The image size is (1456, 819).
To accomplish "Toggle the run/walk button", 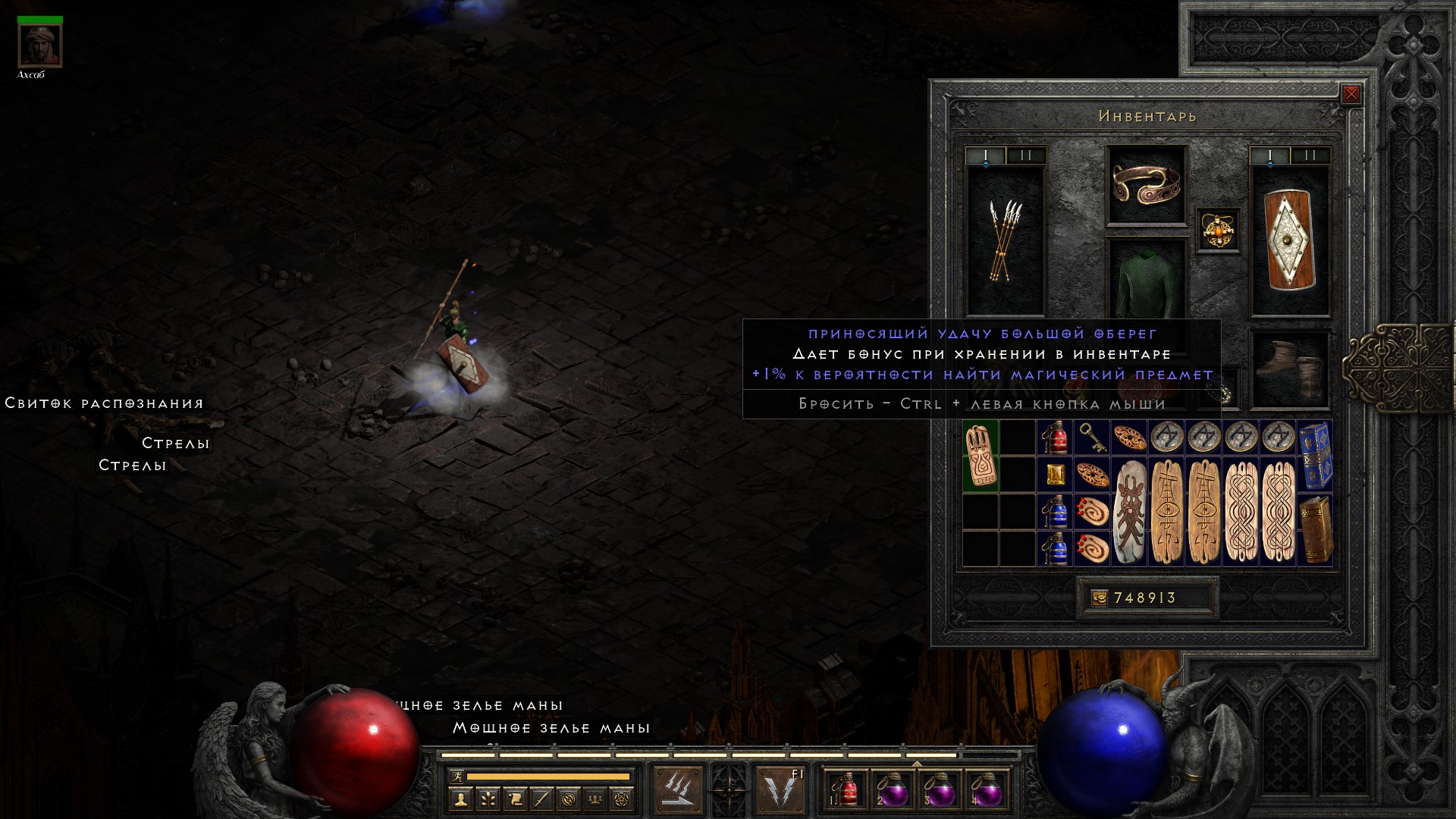I will point(457,777).
